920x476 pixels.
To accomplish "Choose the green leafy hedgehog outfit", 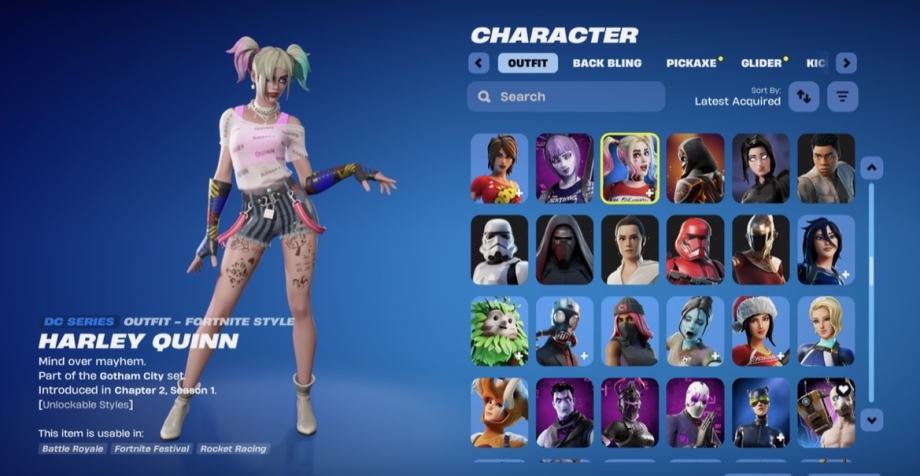I will [499, 331].
